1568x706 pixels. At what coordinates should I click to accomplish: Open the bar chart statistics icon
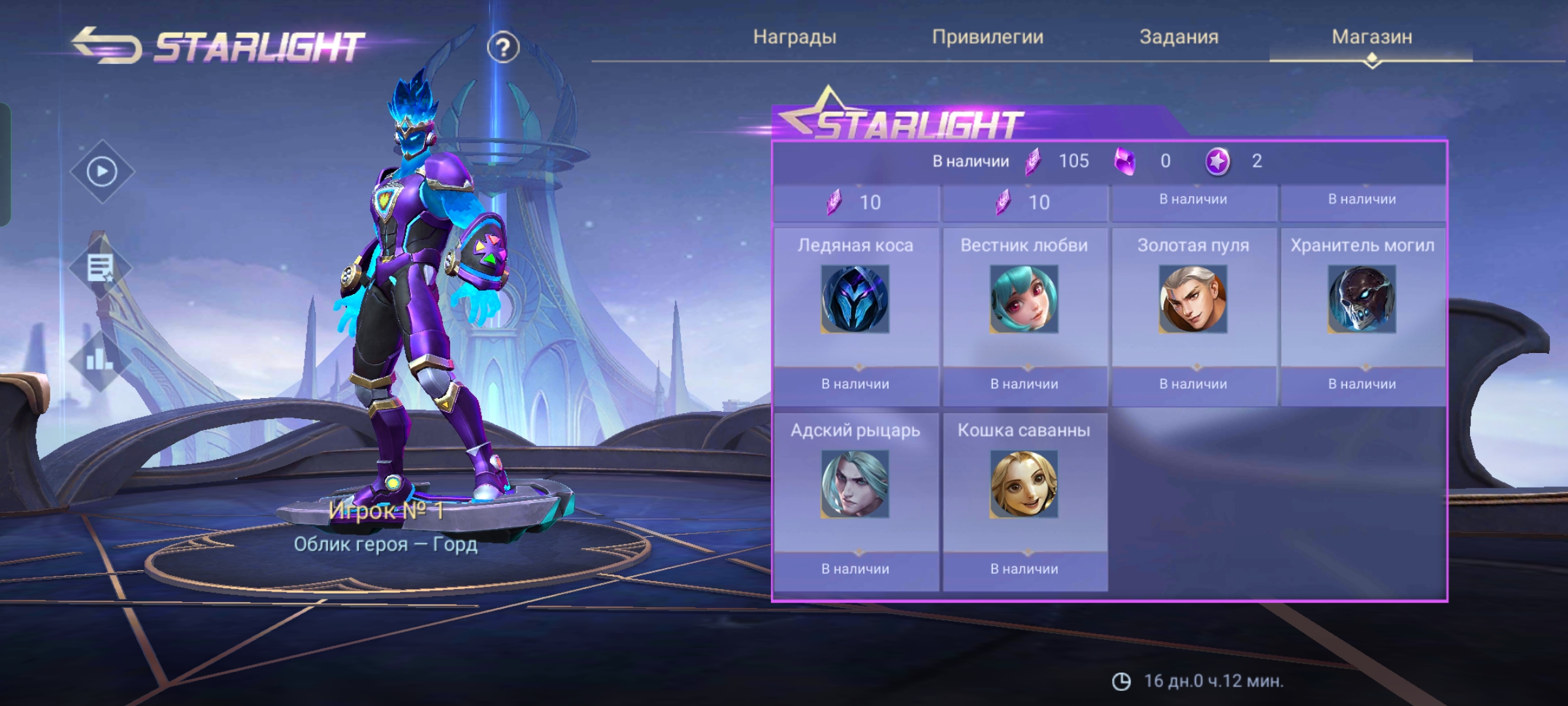point(99,359)
